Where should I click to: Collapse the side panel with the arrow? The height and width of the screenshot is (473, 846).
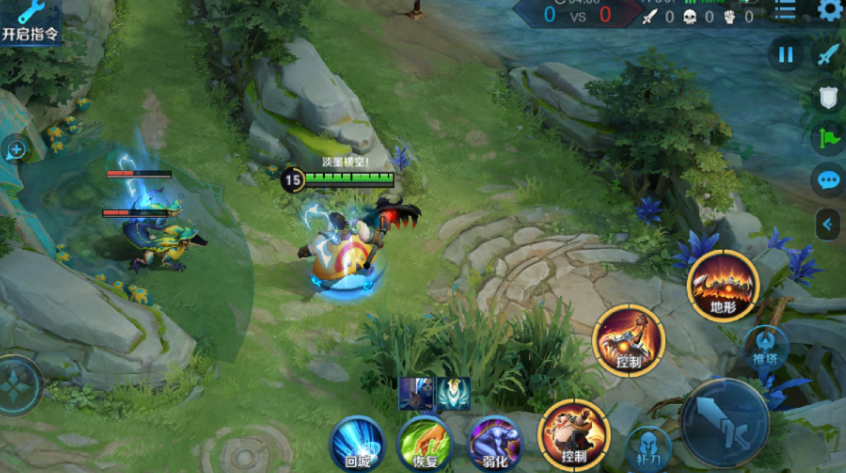(x=828, y=224)
